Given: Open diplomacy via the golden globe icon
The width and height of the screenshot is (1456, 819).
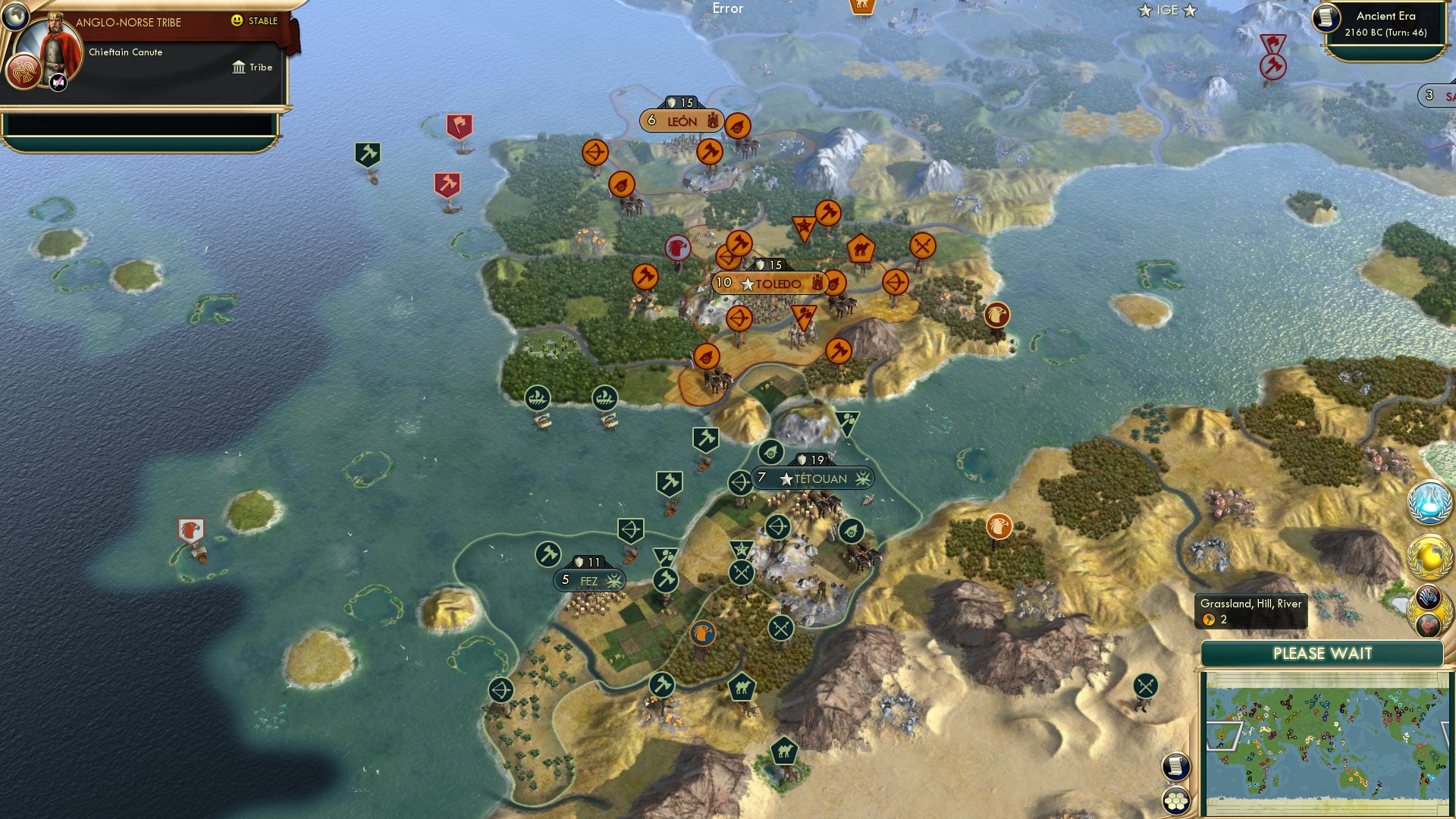Looking at the screenshot, I should 1428,556.
